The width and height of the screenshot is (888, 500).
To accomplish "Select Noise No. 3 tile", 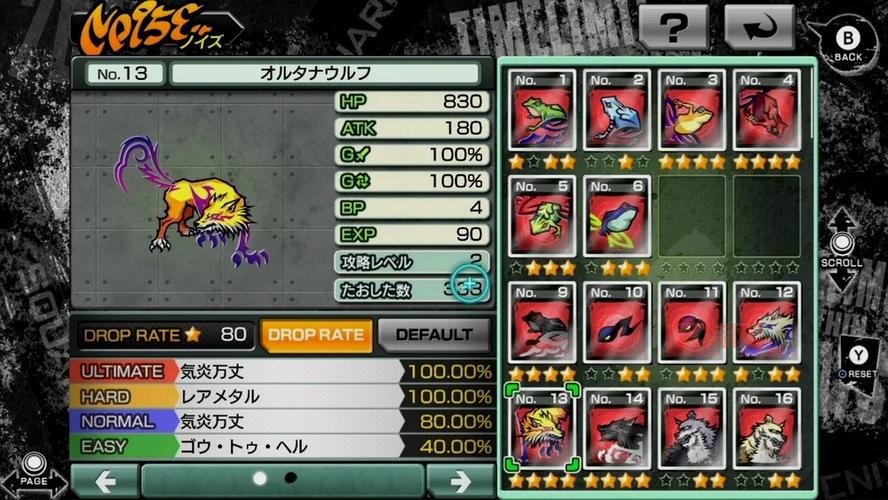I will [692, 111].
